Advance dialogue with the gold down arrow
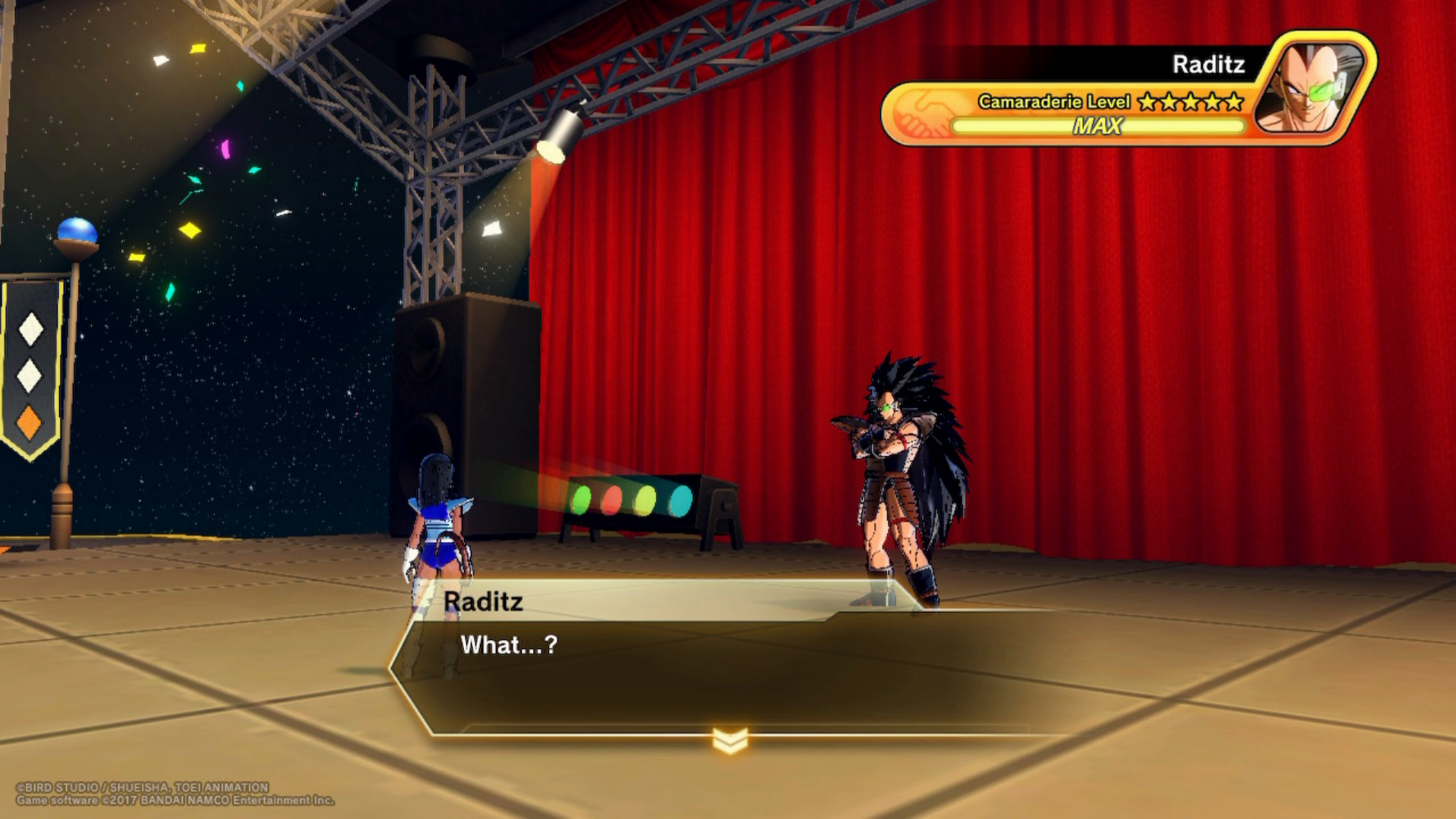This screenshot has width=1456, height=819. point(730,740)
